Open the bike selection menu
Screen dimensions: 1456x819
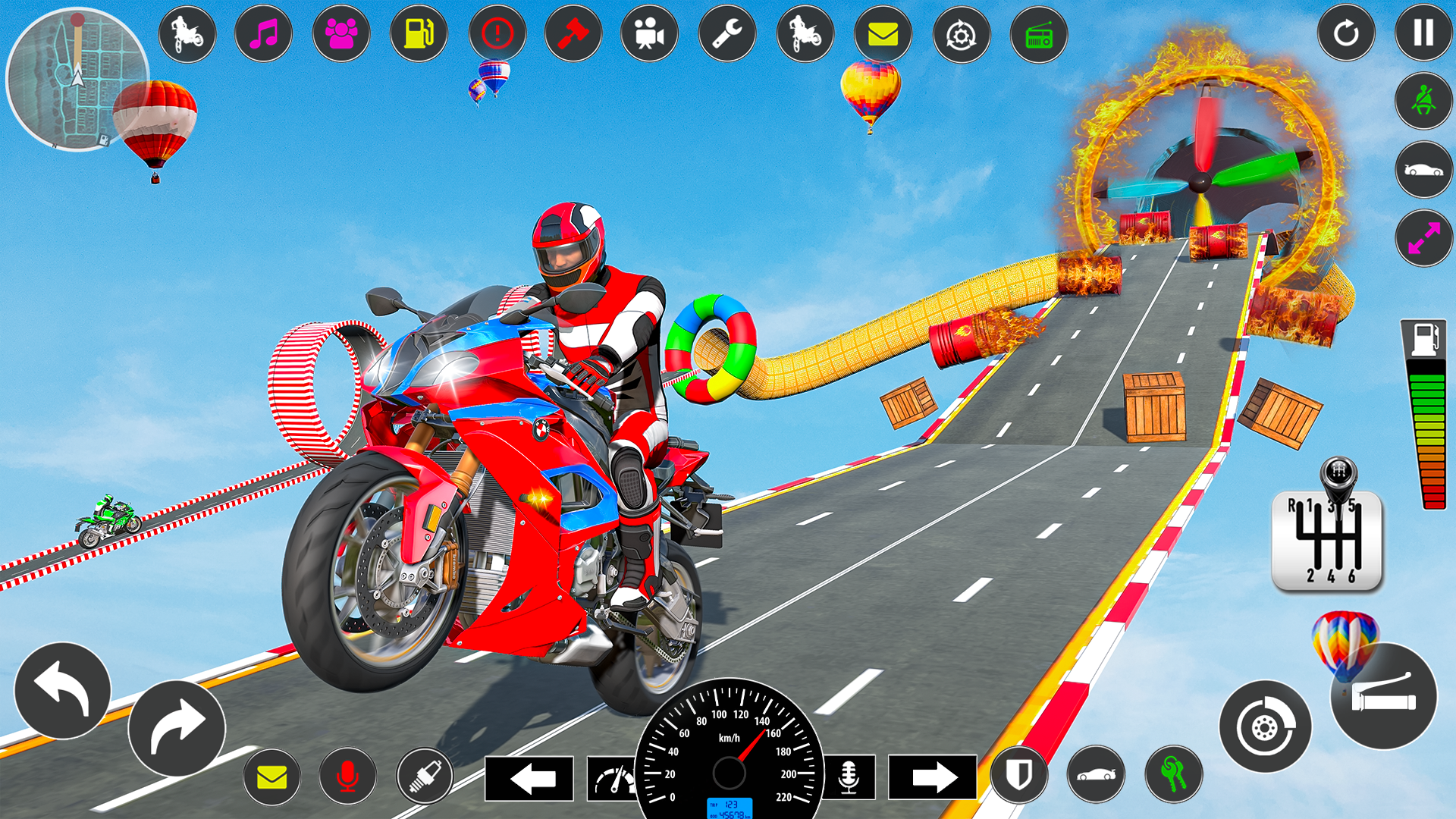click(187, 33)
